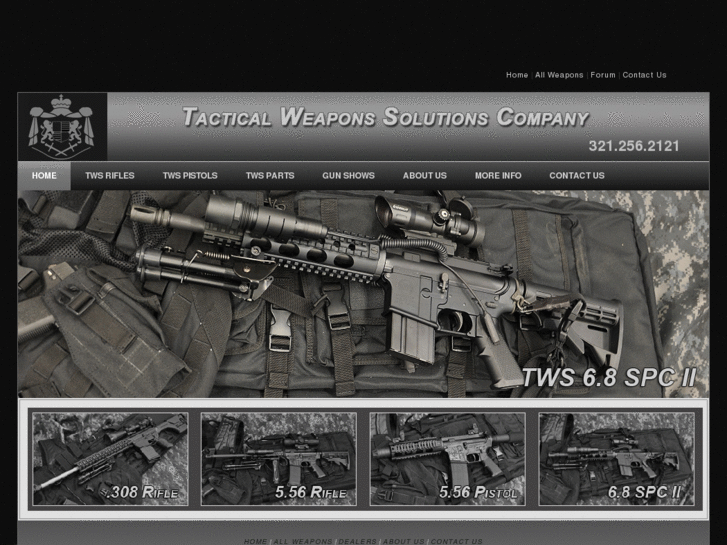Screen dimensions: 727x545
Task: Choose CONTACT US in the main navigation bar
Action: (577, 176)
